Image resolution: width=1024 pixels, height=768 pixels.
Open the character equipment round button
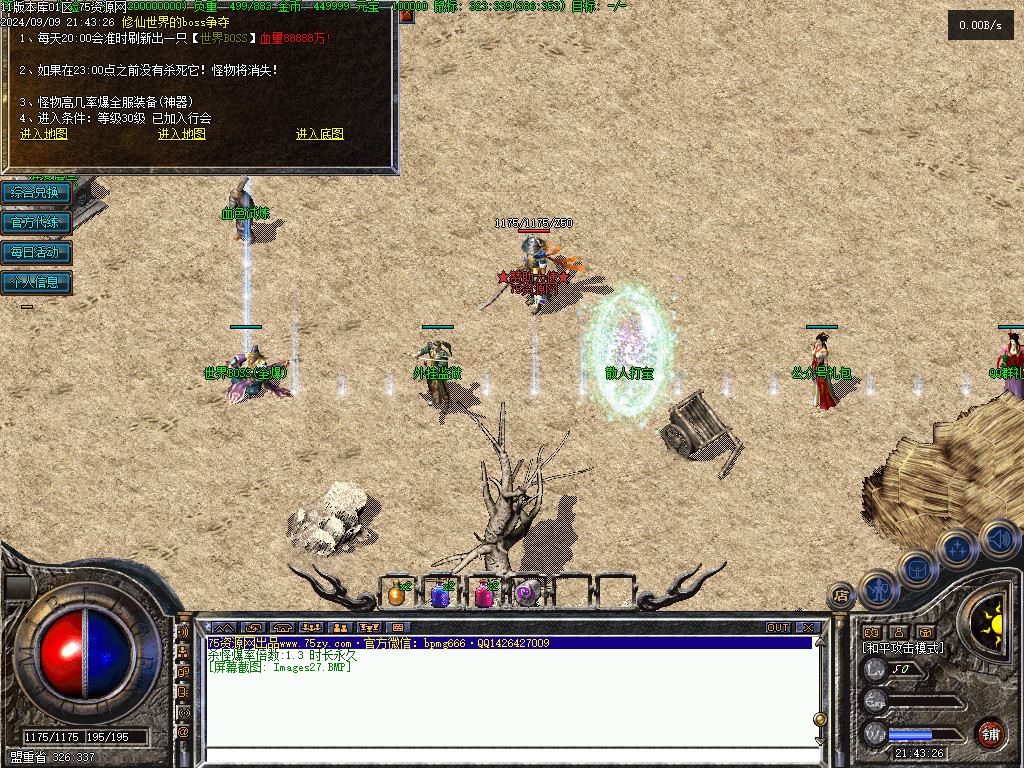[x=878, y=590]
